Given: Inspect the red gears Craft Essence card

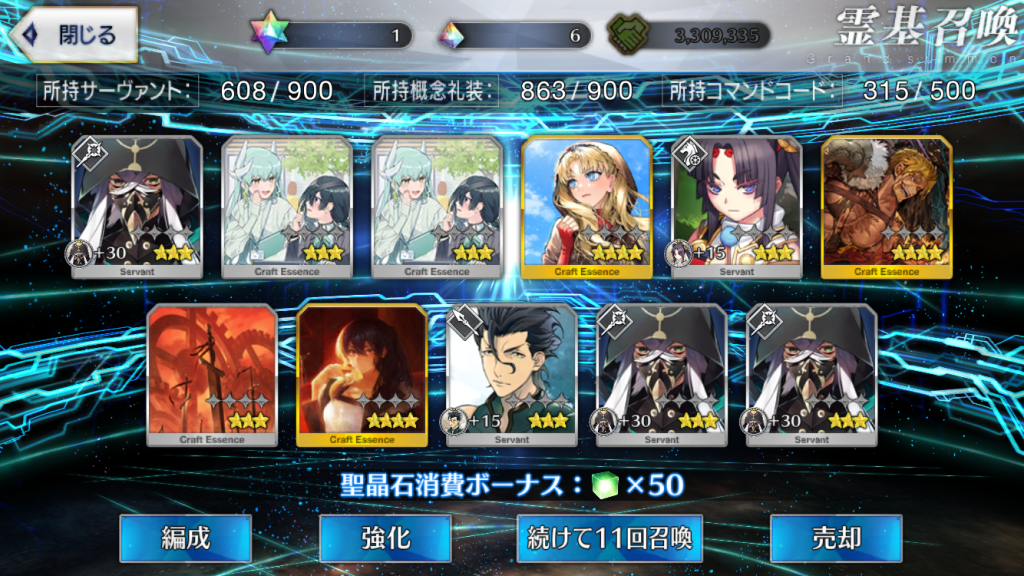Looking at the screenshot, I should (x=212, y=374).
